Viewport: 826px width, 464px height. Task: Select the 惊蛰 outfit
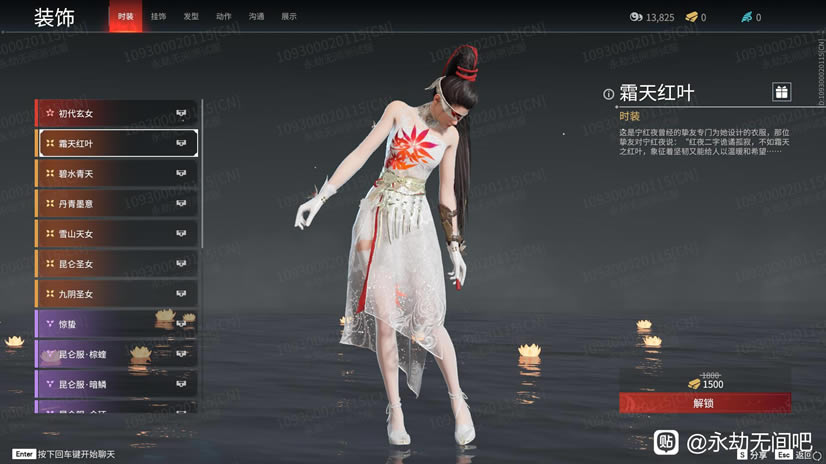coord(117,324)
